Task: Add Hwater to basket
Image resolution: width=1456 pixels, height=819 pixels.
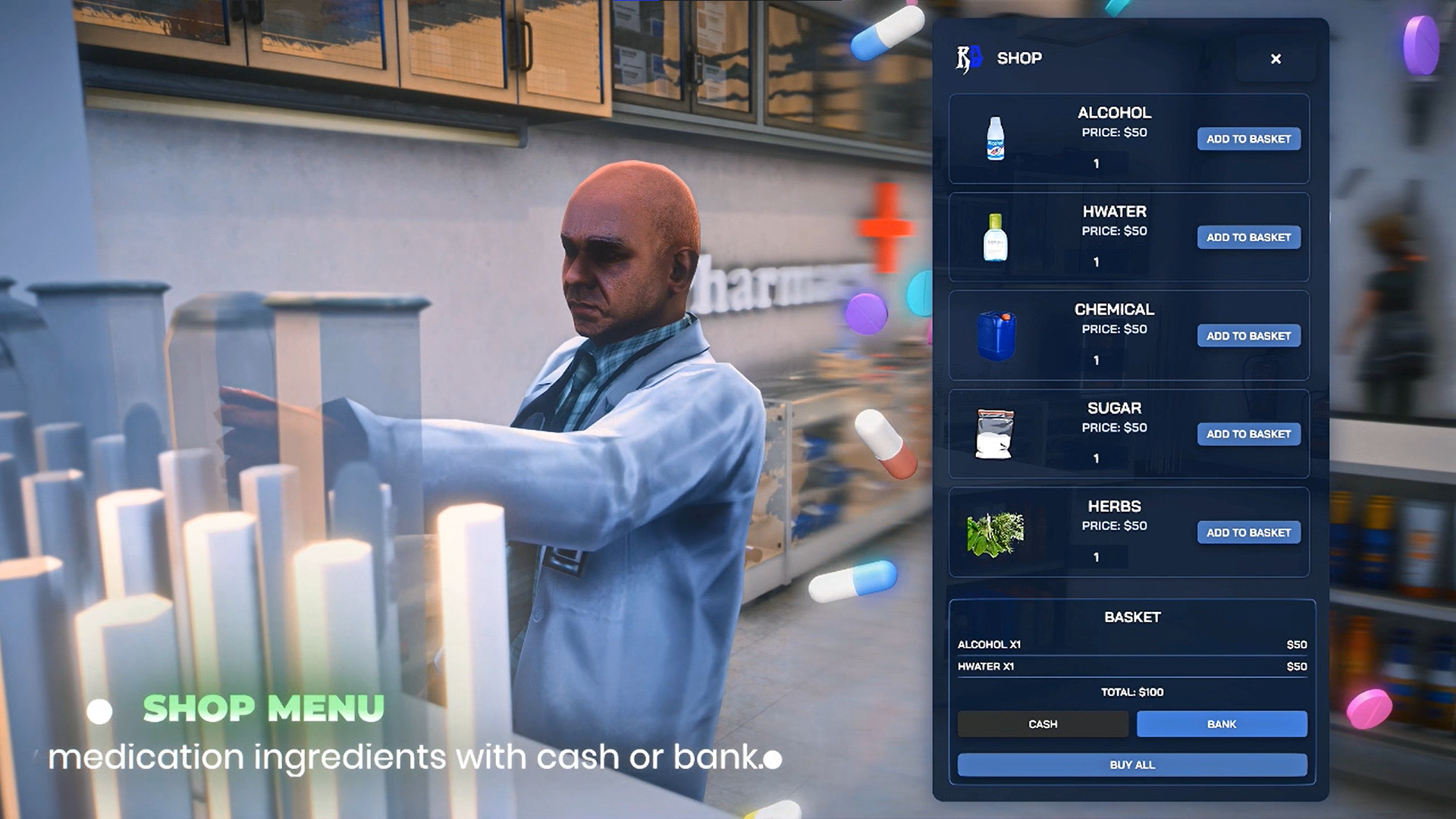Action: [x=1248, y=237]
